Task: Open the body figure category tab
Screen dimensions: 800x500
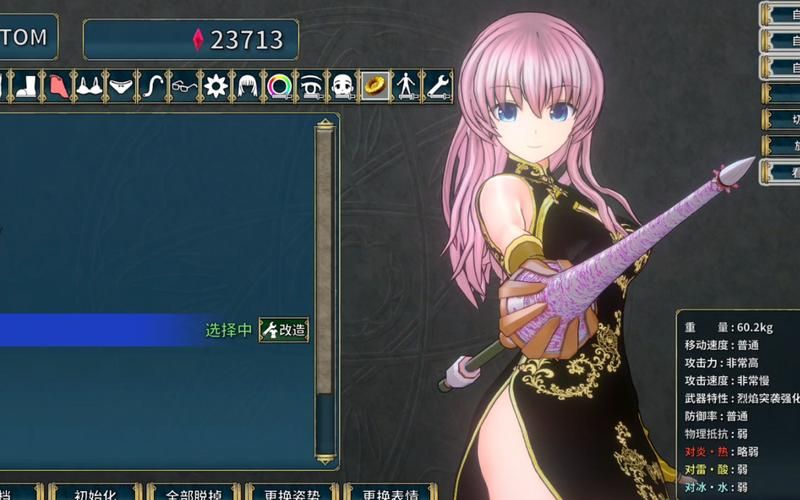Action: [x=406, y=86]
